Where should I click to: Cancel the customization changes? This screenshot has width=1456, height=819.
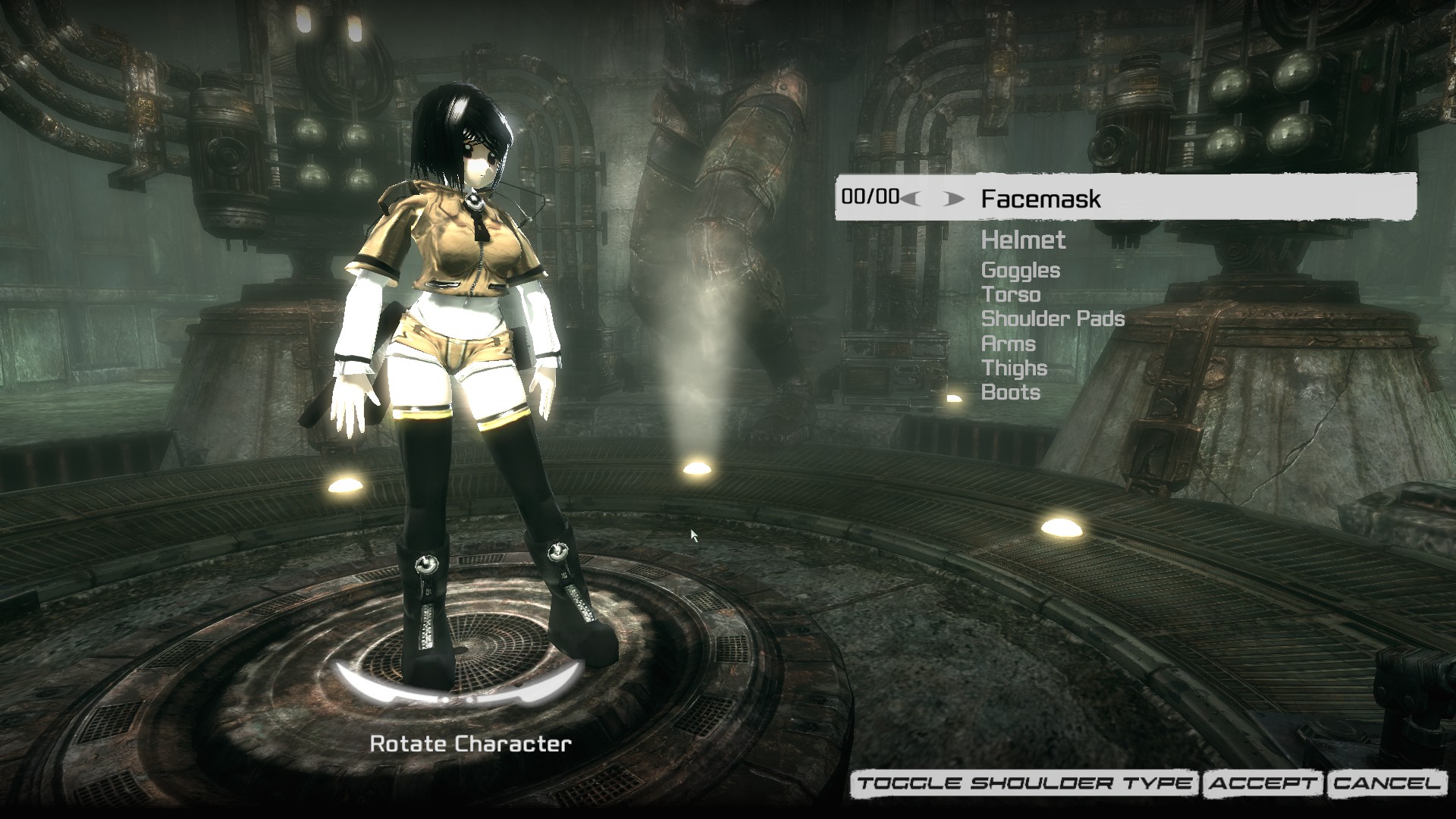(x=1387, y=784)
